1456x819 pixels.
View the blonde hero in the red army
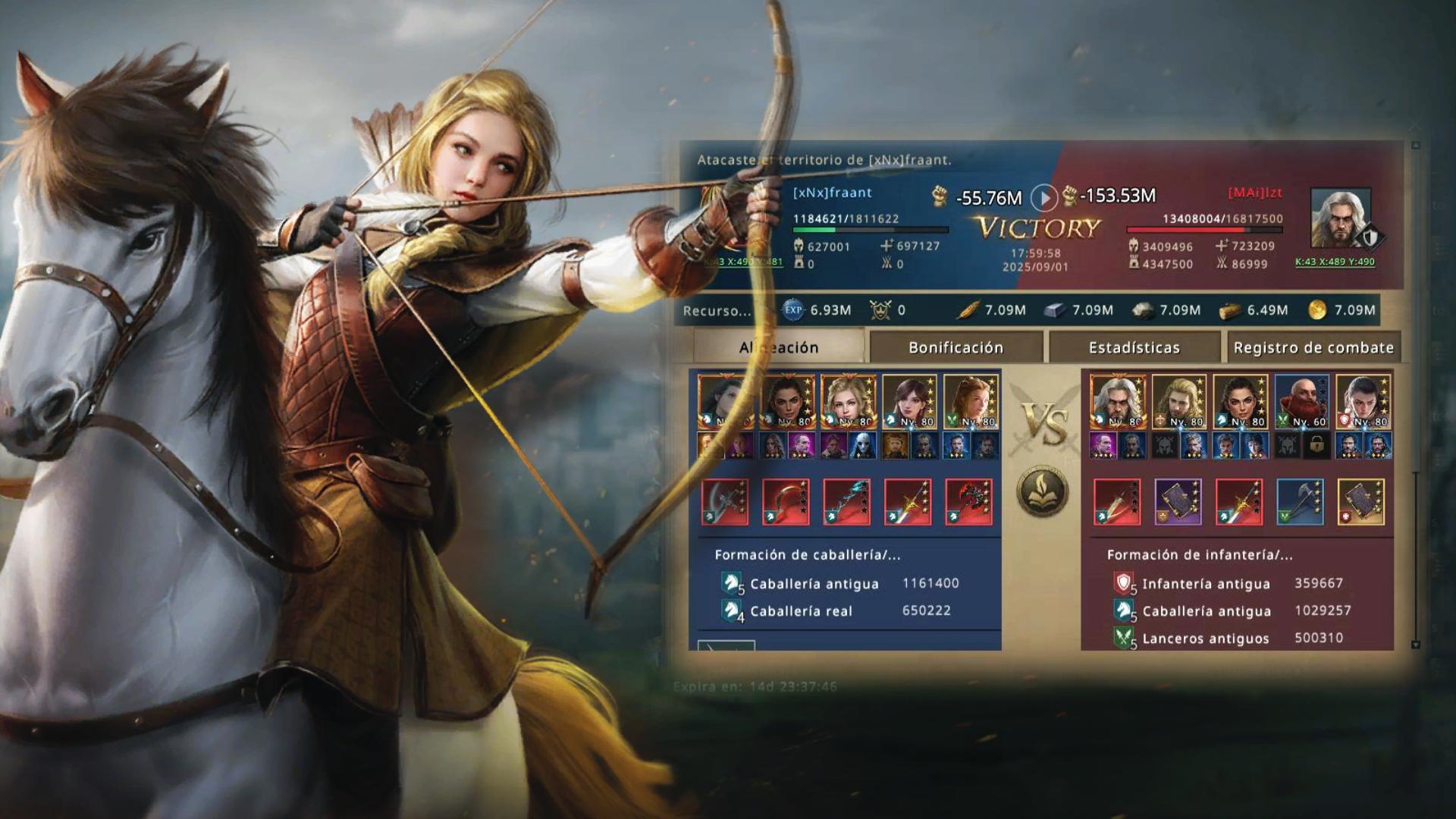click(1179, 402)
